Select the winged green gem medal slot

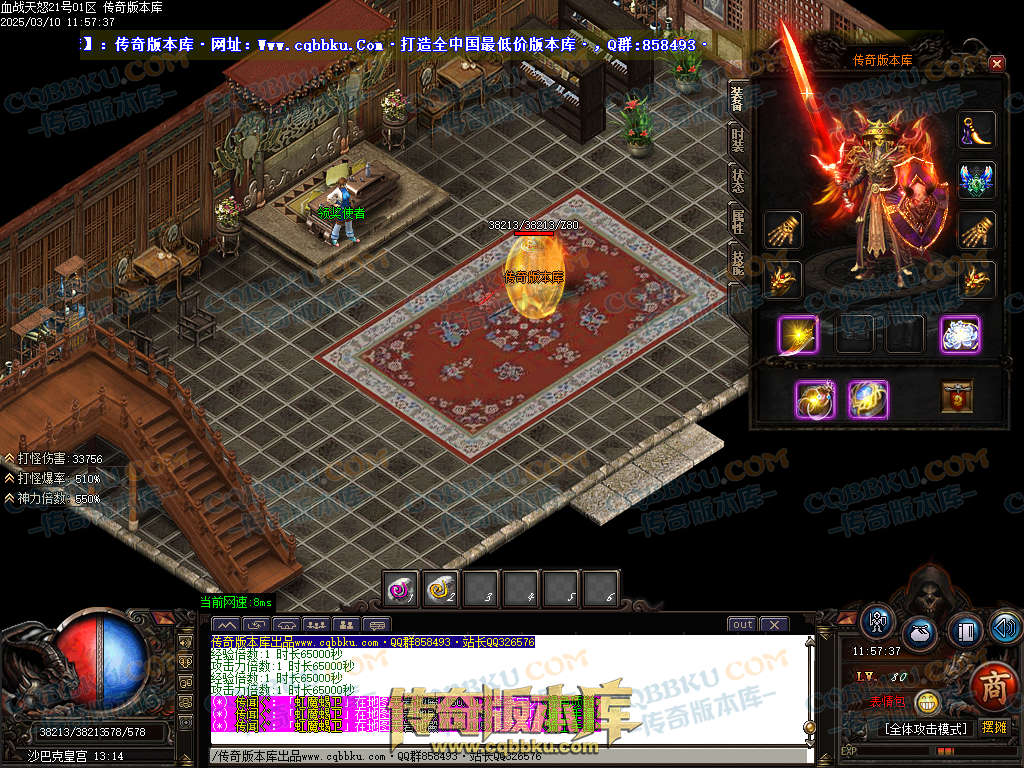pos(977,180)
